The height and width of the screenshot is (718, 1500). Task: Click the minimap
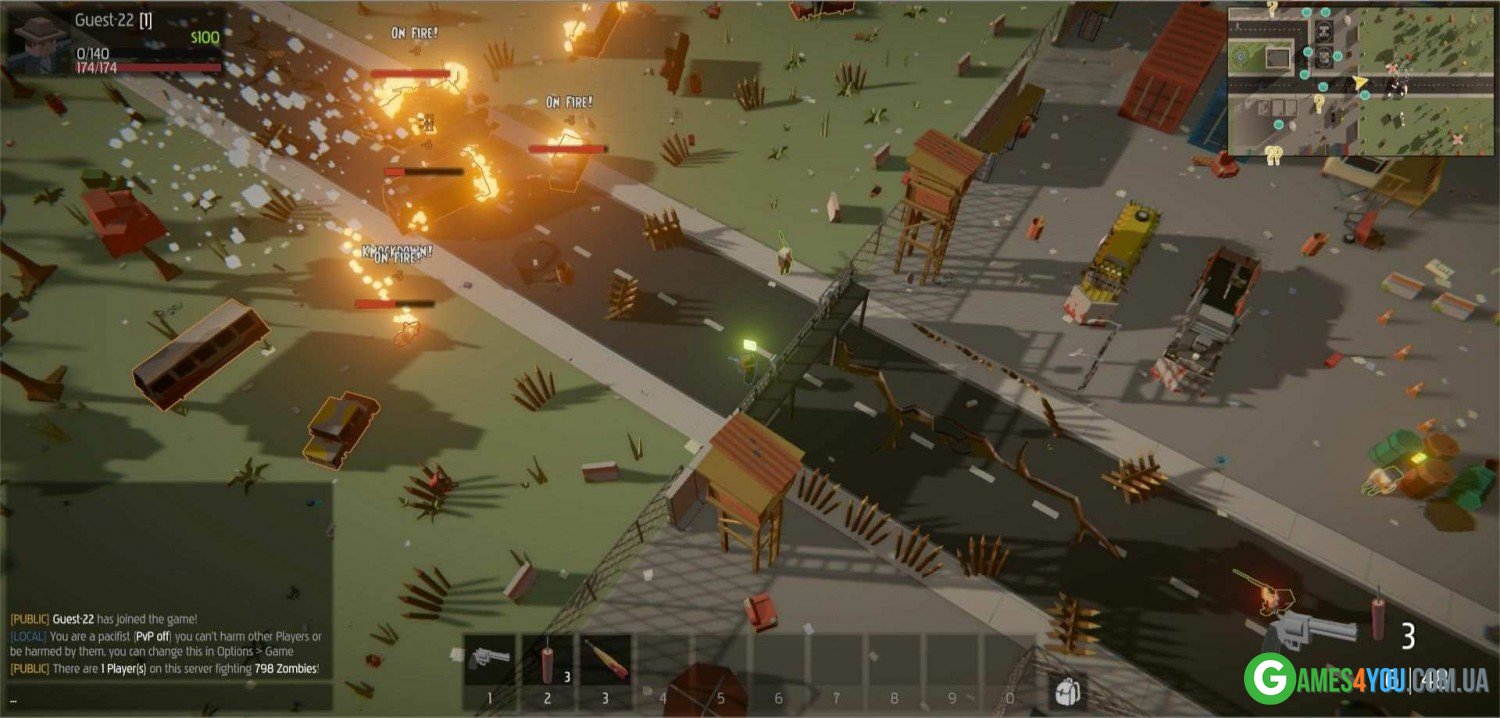pos(1360,80)
